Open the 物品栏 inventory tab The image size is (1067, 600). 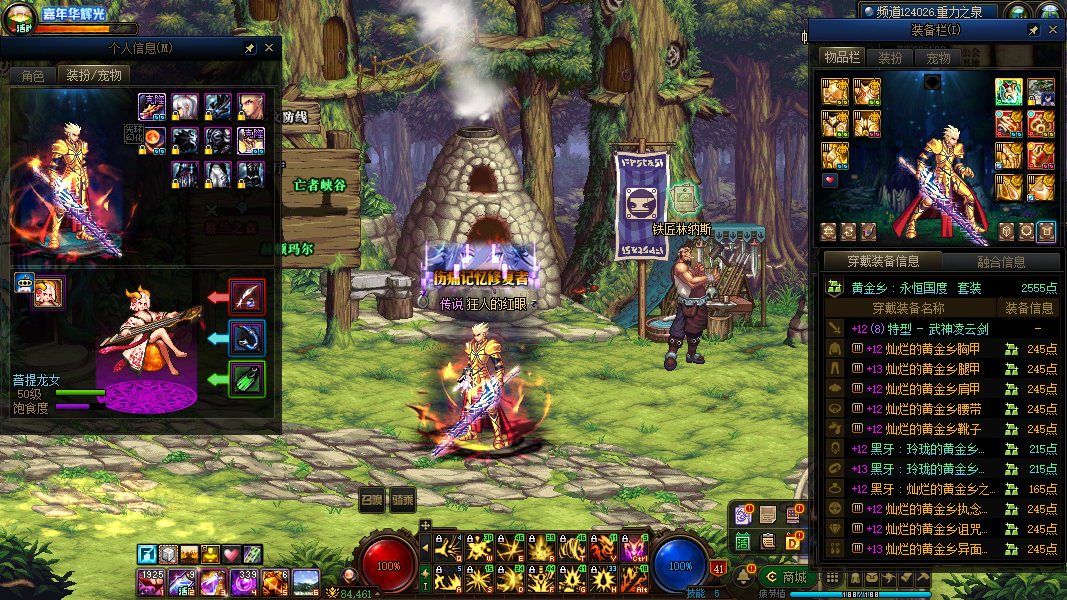(x=841, y=58)
